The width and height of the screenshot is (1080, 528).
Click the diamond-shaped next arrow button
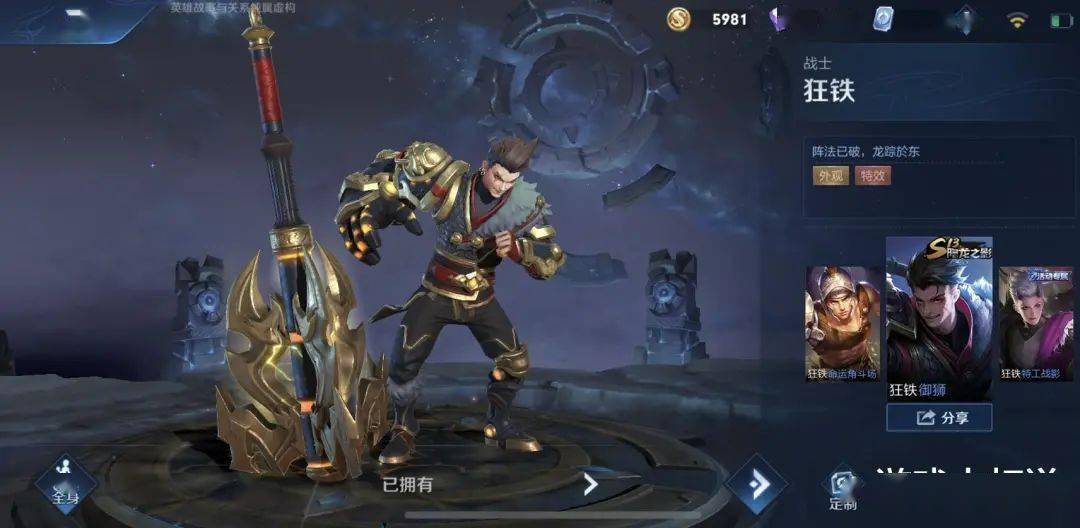click(x=757, y=485)
